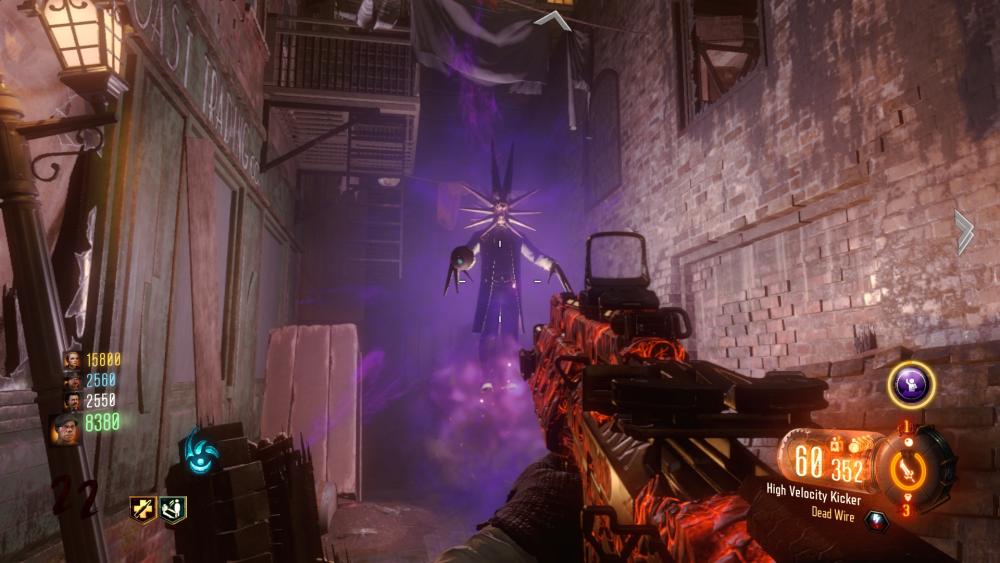Select the right-pointing chevron marker
The image size is (1000, 563).
coord(963,232)
